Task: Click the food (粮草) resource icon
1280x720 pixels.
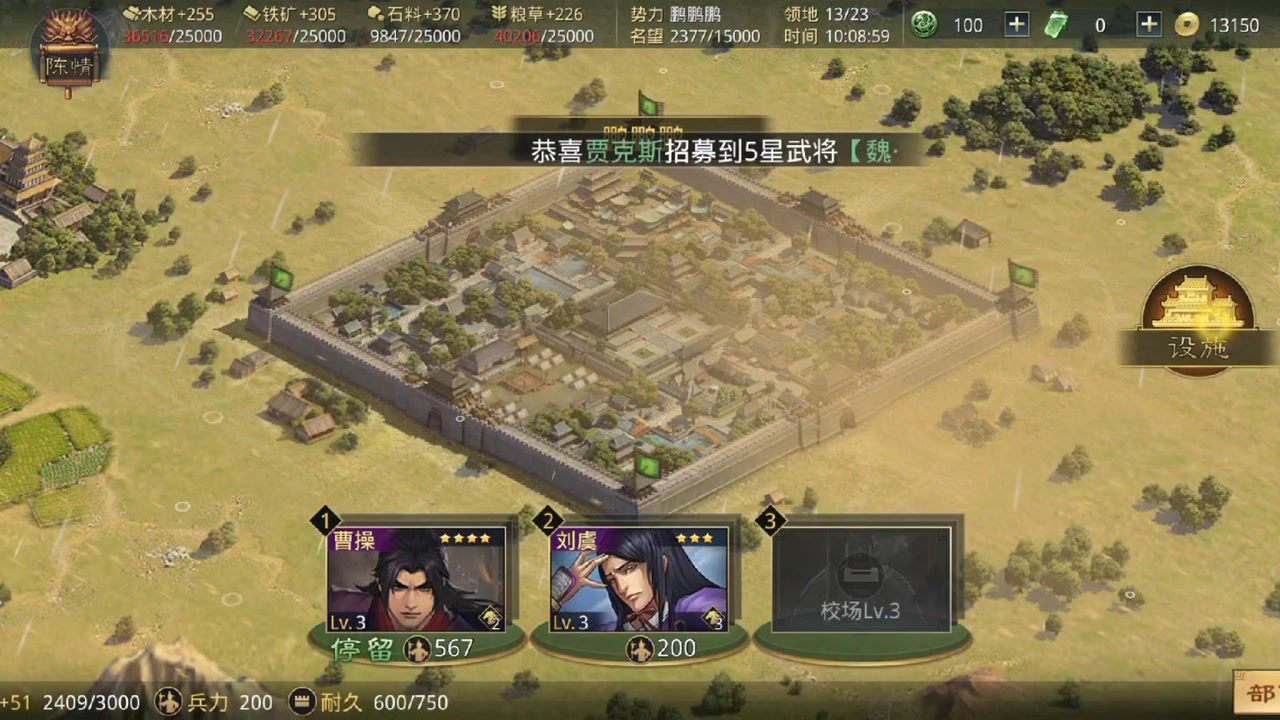Action: point(499,14)
